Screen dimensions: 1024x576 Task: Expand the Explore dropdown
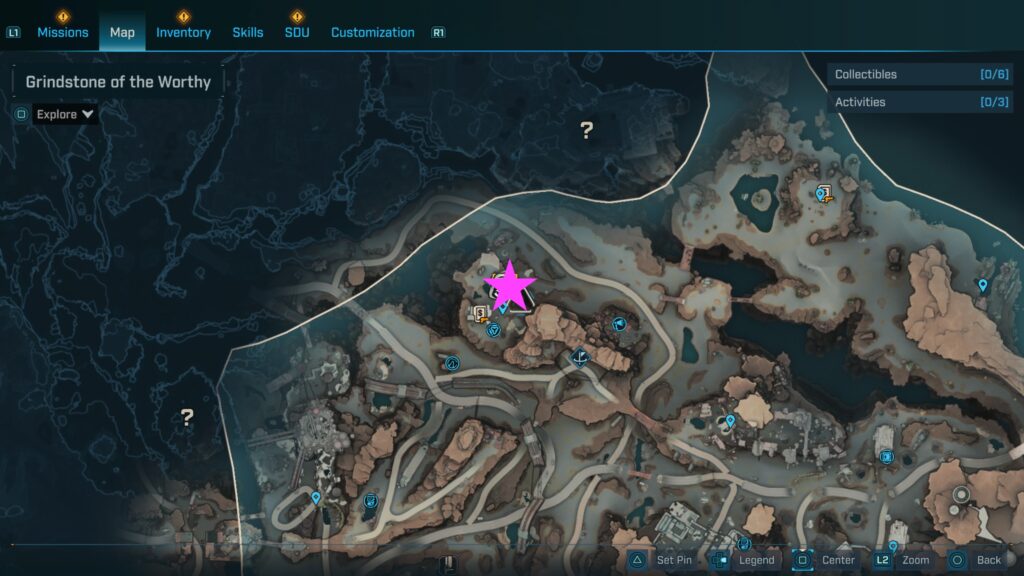pyautogui.click(x=65, y=114)
